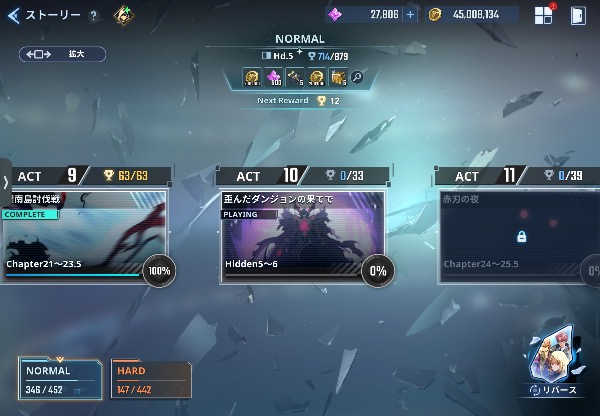Select ACT 10 Hidden5~6 card
600x416 pixels.
click(x=302, y=237)
